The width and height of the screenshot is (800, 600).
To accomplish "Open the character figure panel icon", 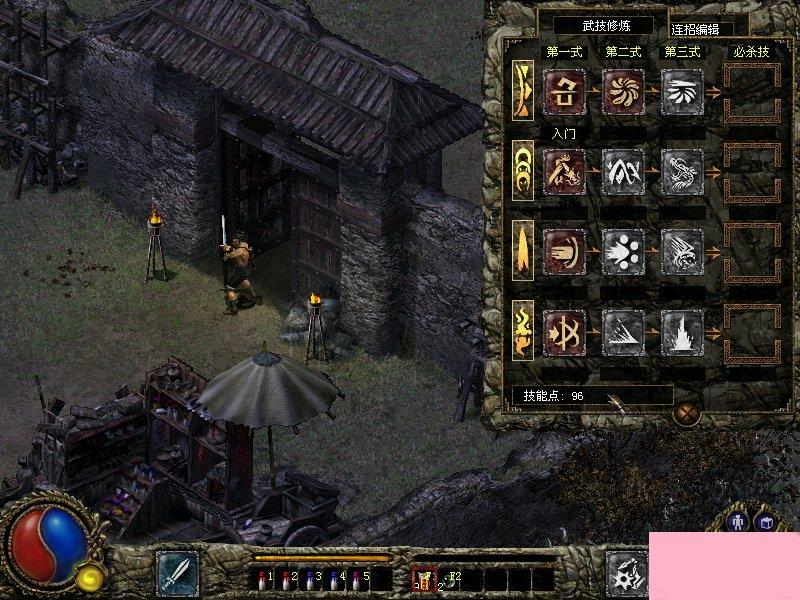I will click(739, 521).
